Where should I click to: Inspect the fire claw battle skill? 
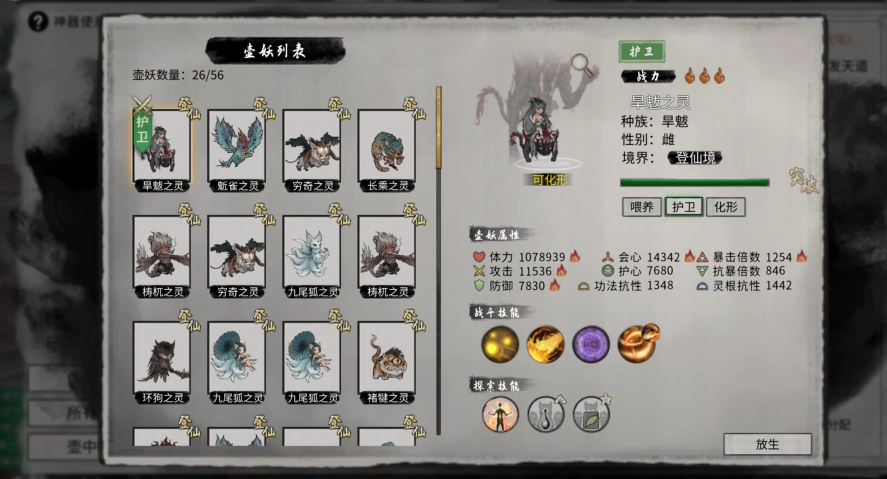pos(546,345)
